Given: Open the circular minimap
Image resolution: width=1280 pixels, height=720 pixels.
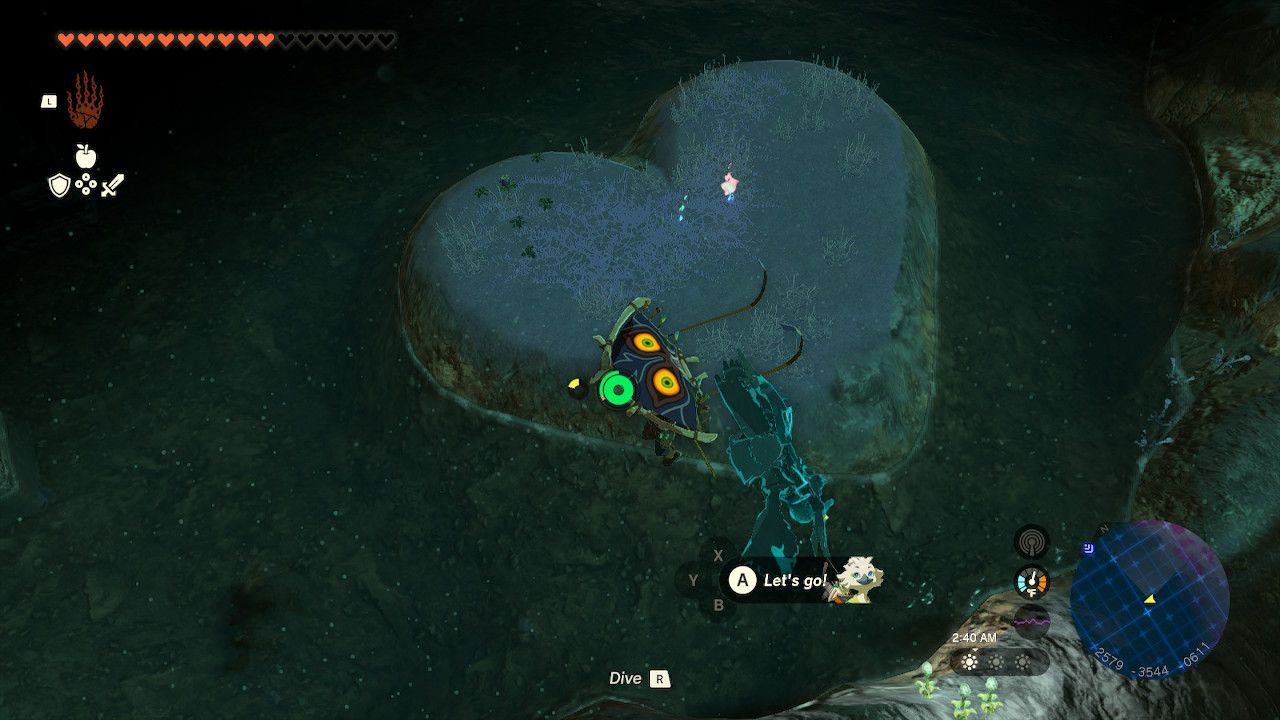Looking at the screenshot, I should (x=1148, y=599).
